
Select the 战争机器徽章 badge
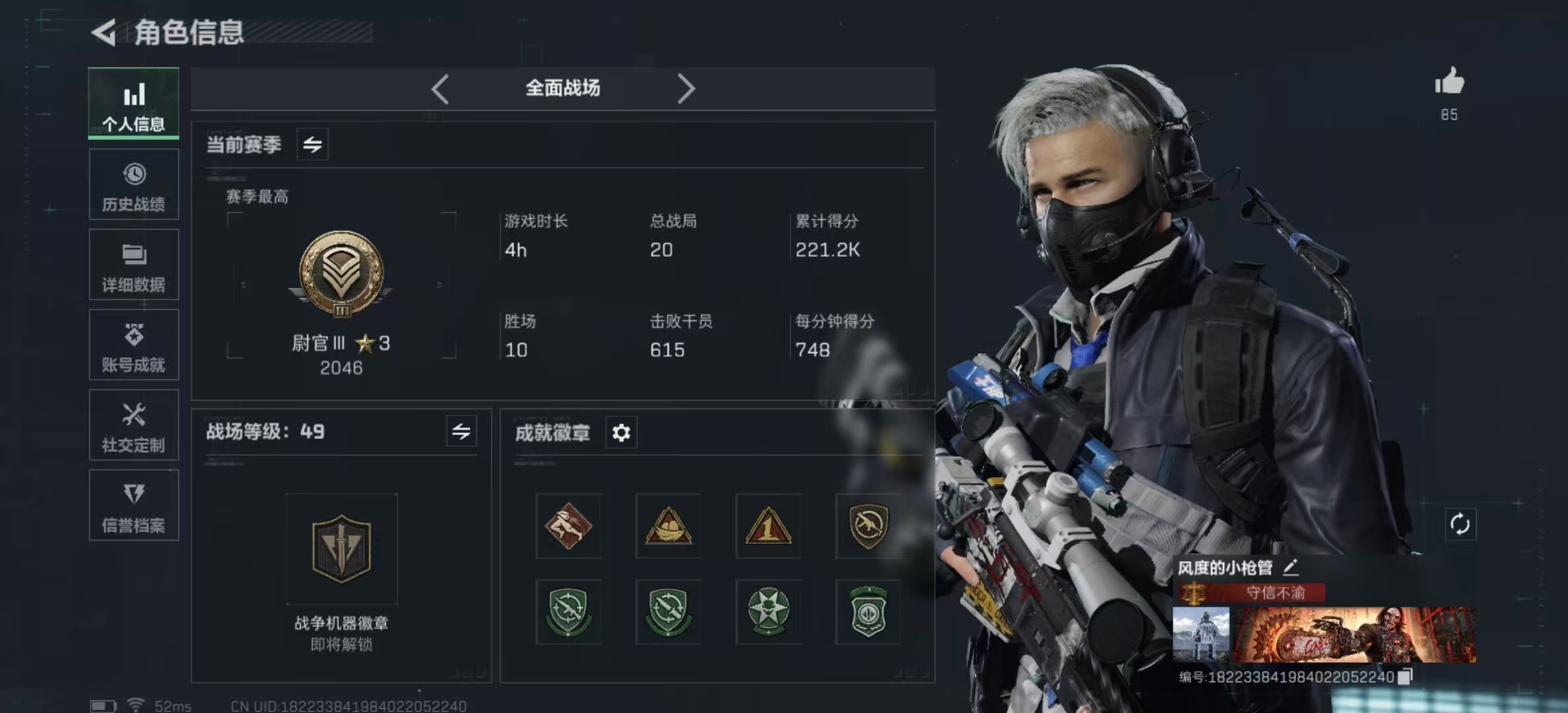(341, 549)
